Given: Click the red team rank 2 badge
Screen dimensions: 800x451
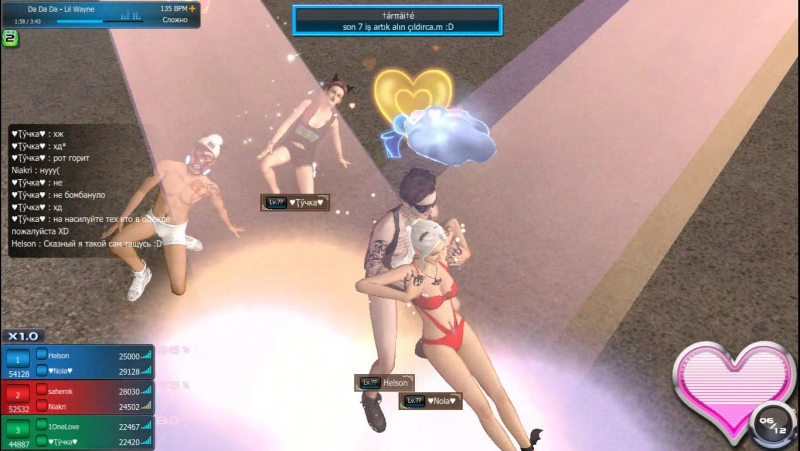Looking at the screenshot, I should 17,394.
